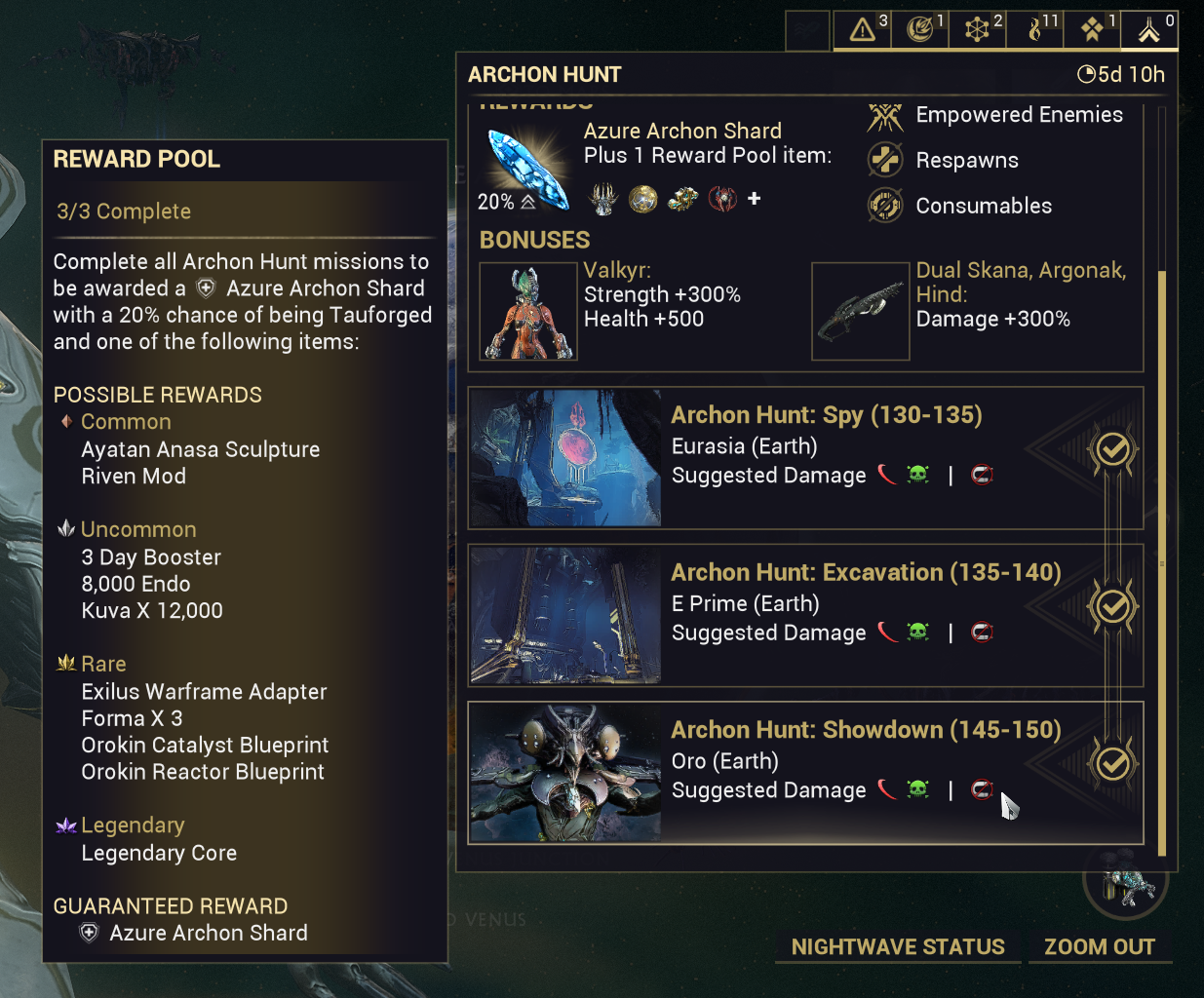Viewport: 1204px width, 998px height.
Task: Open the hexagon network icon tab
Action: (x=977, y=29)
